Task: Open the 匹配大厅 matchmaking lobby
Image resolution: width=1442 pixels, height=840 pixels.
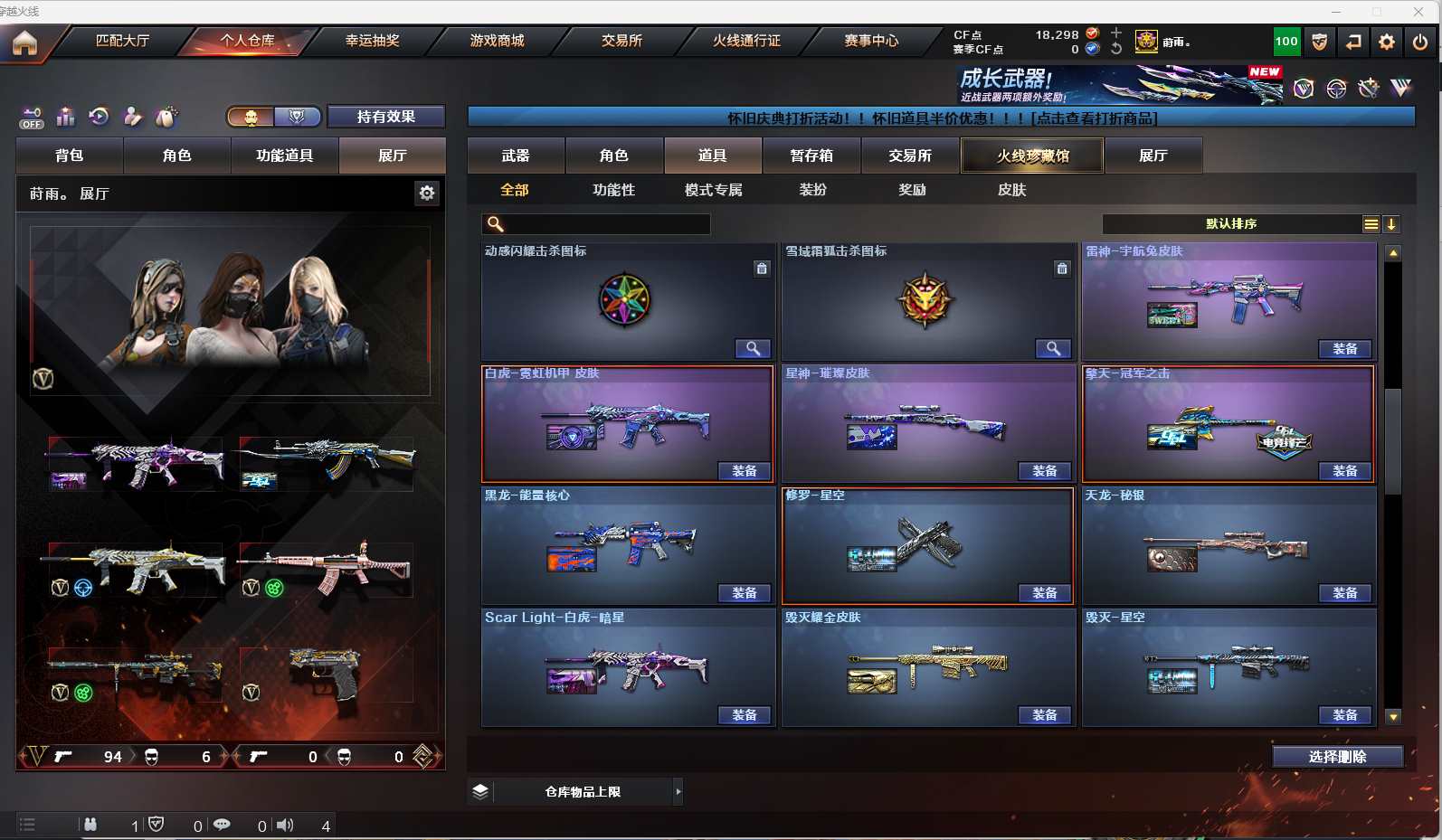Action: click(122, 41)
